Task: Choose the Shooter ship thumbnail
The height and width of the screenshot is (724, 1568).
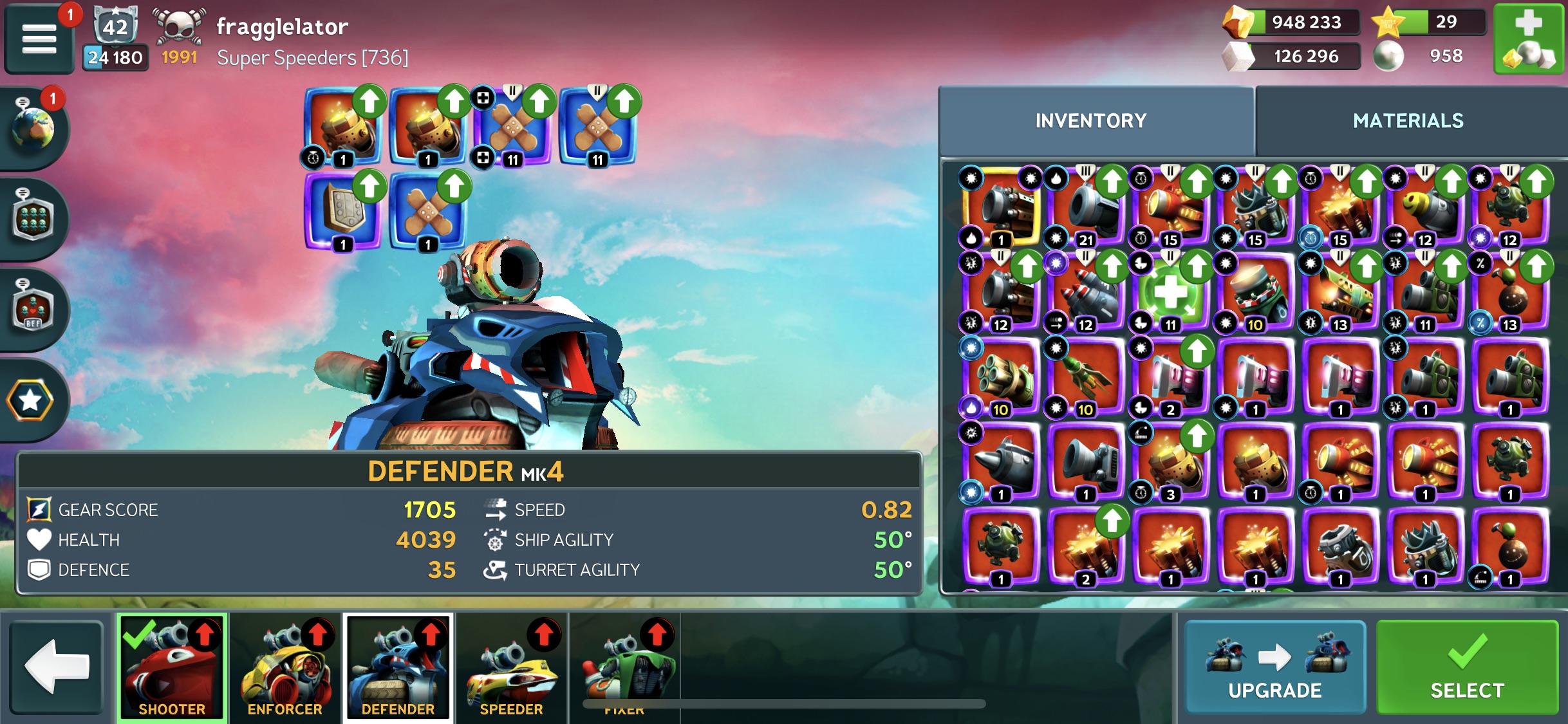Action: [x=172, y=667]
